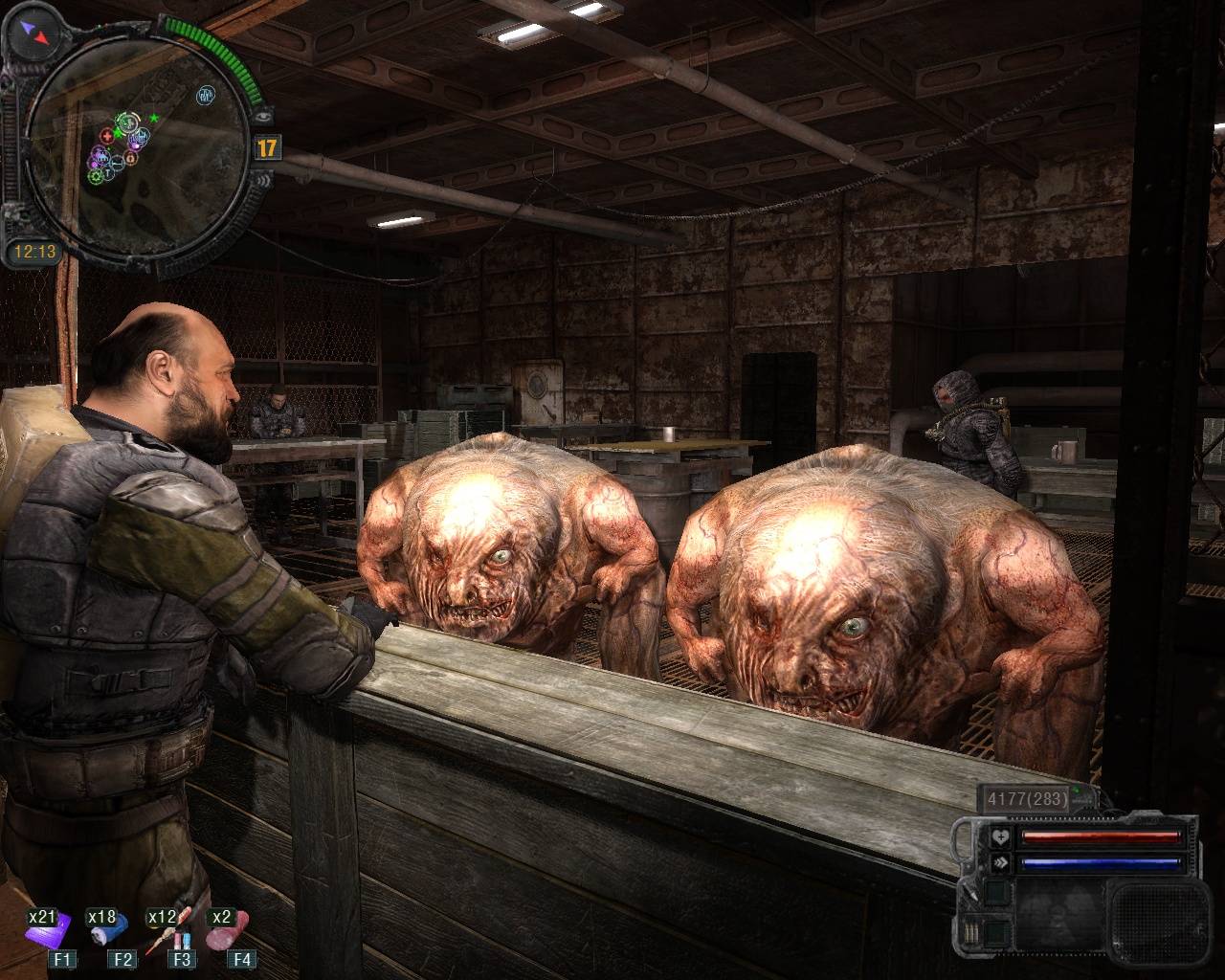Select the red cross medic marker on minimap
This screenshot has height=980, width=1225.
point(106,136)
